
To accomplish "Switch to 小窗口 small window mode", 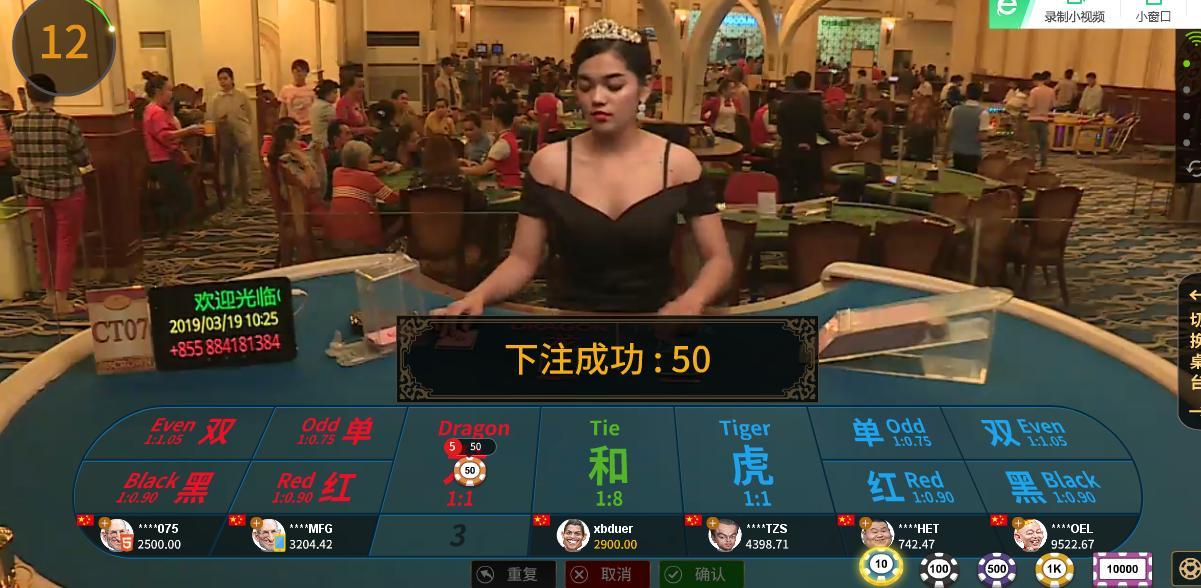I will pyautogui.click(x=1153, y=16).
